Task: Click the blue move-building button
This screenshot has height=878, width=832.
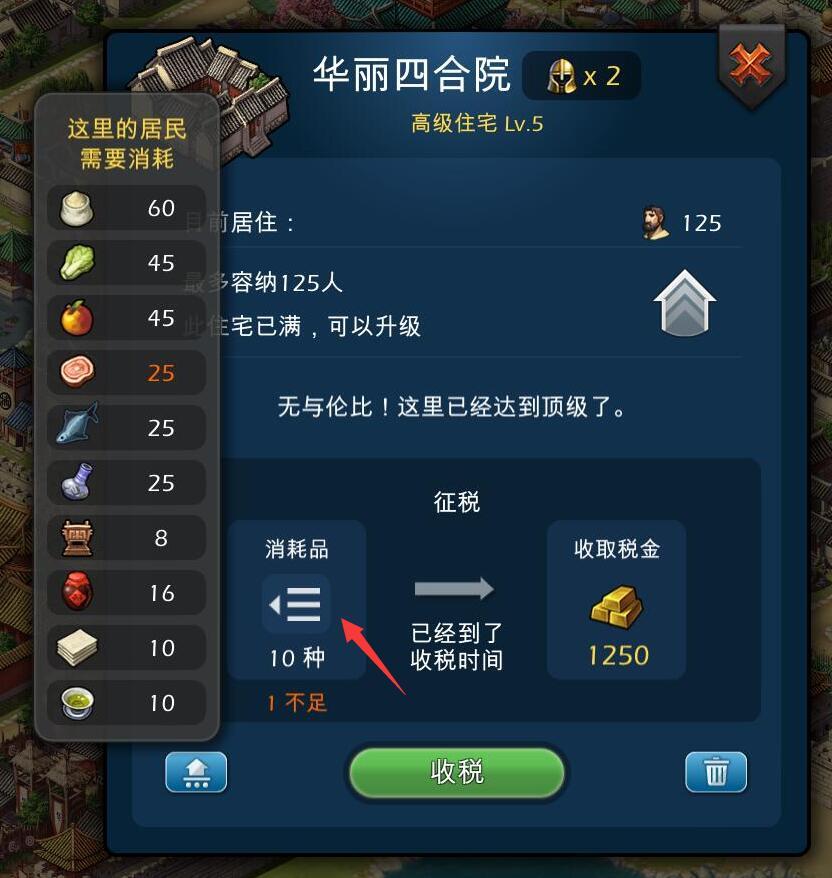Action: (196, 773)
